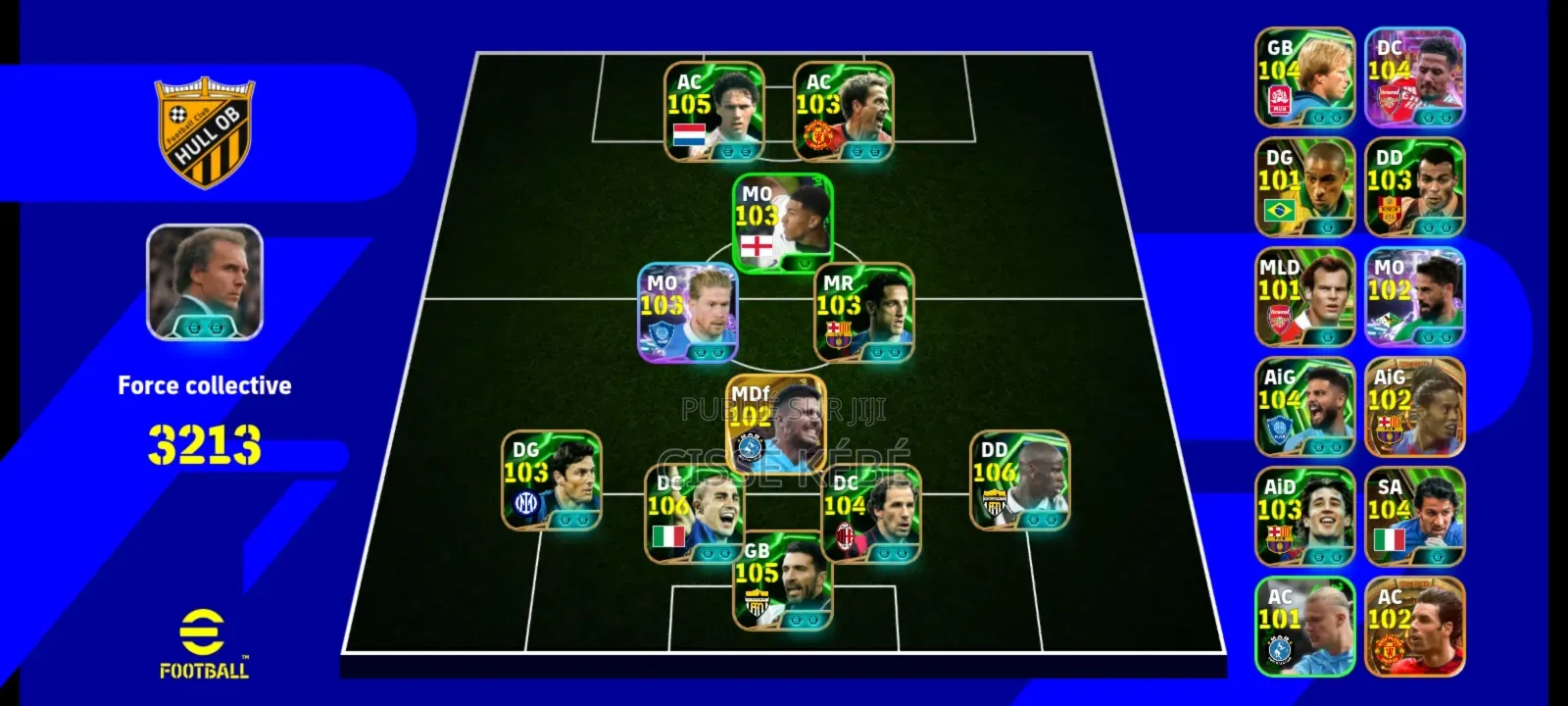Select the GB 104 substitute goalkeeper card
The image size is (1568, 706).
(x=1304, y=76)
